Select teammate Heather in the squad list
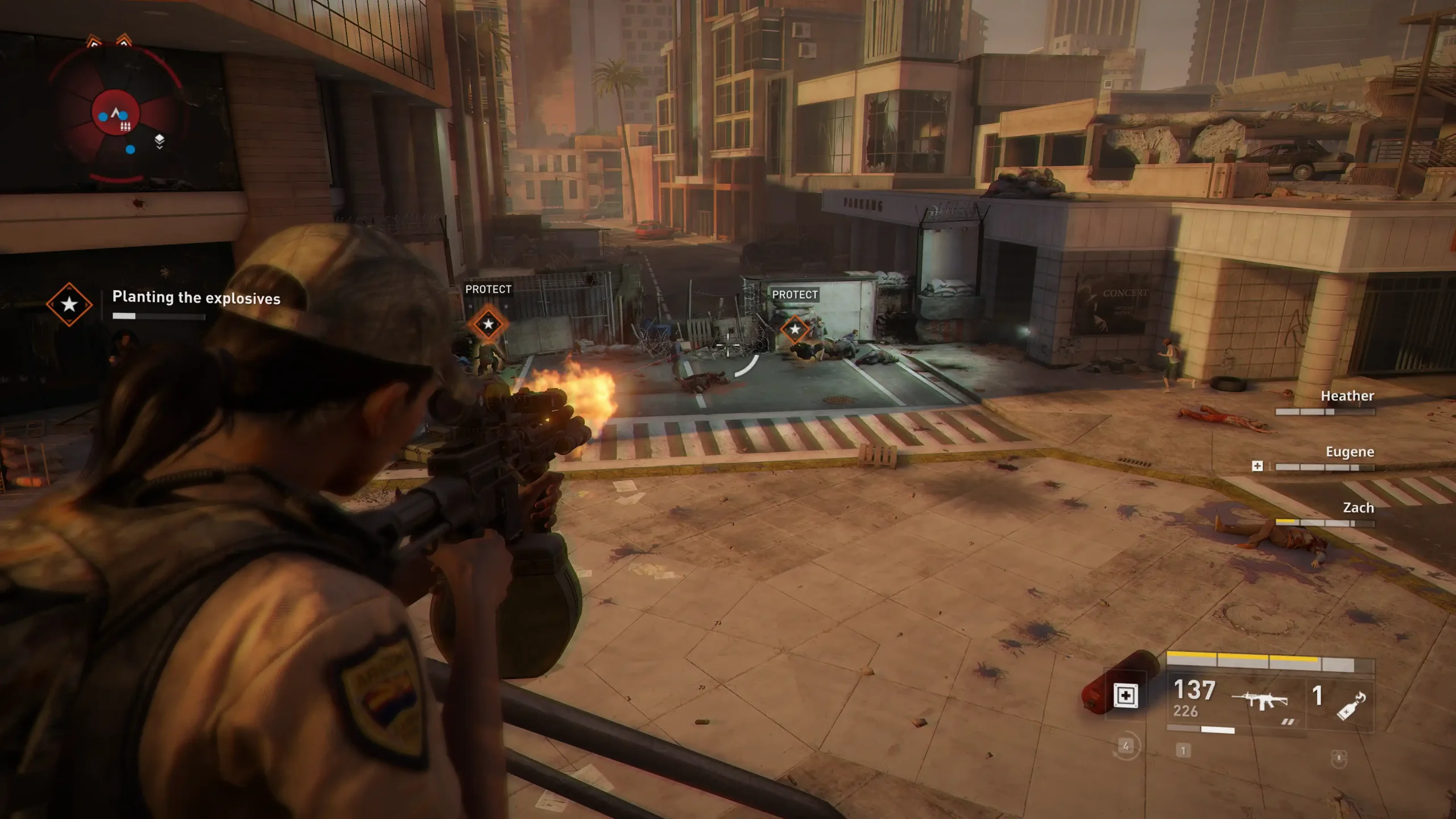Image resolution: width=1456 pixels, height=819 pixels. click(x=1347, y=396)
